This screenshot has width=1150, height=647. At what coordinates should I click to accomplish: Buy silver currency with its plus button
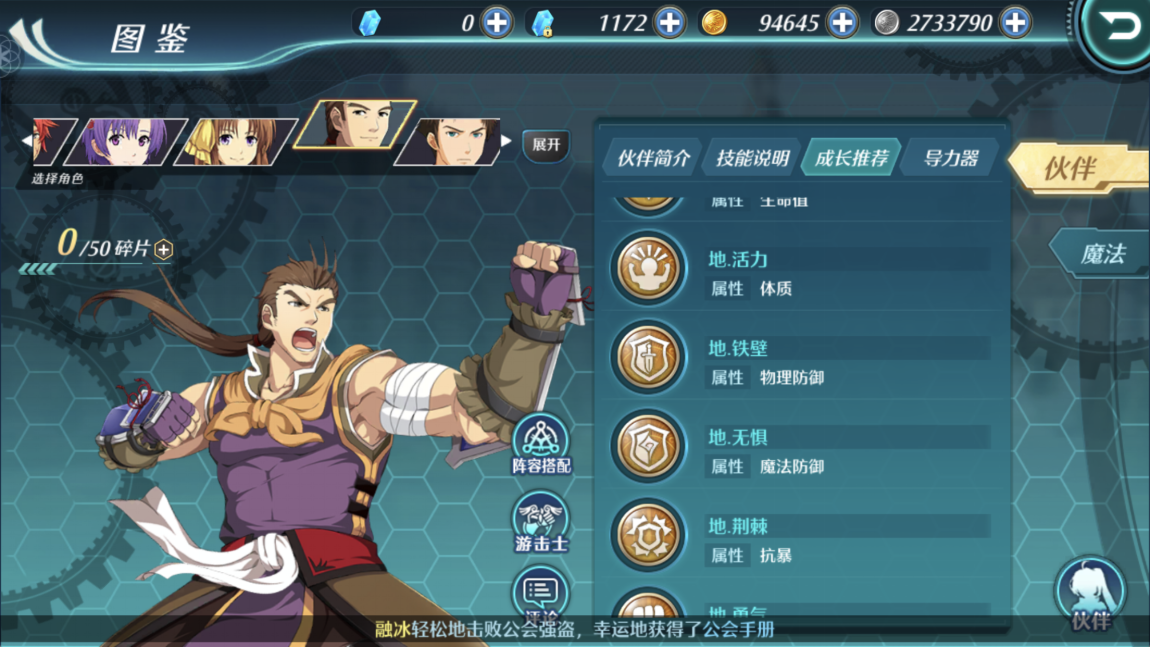point(1015,22)
